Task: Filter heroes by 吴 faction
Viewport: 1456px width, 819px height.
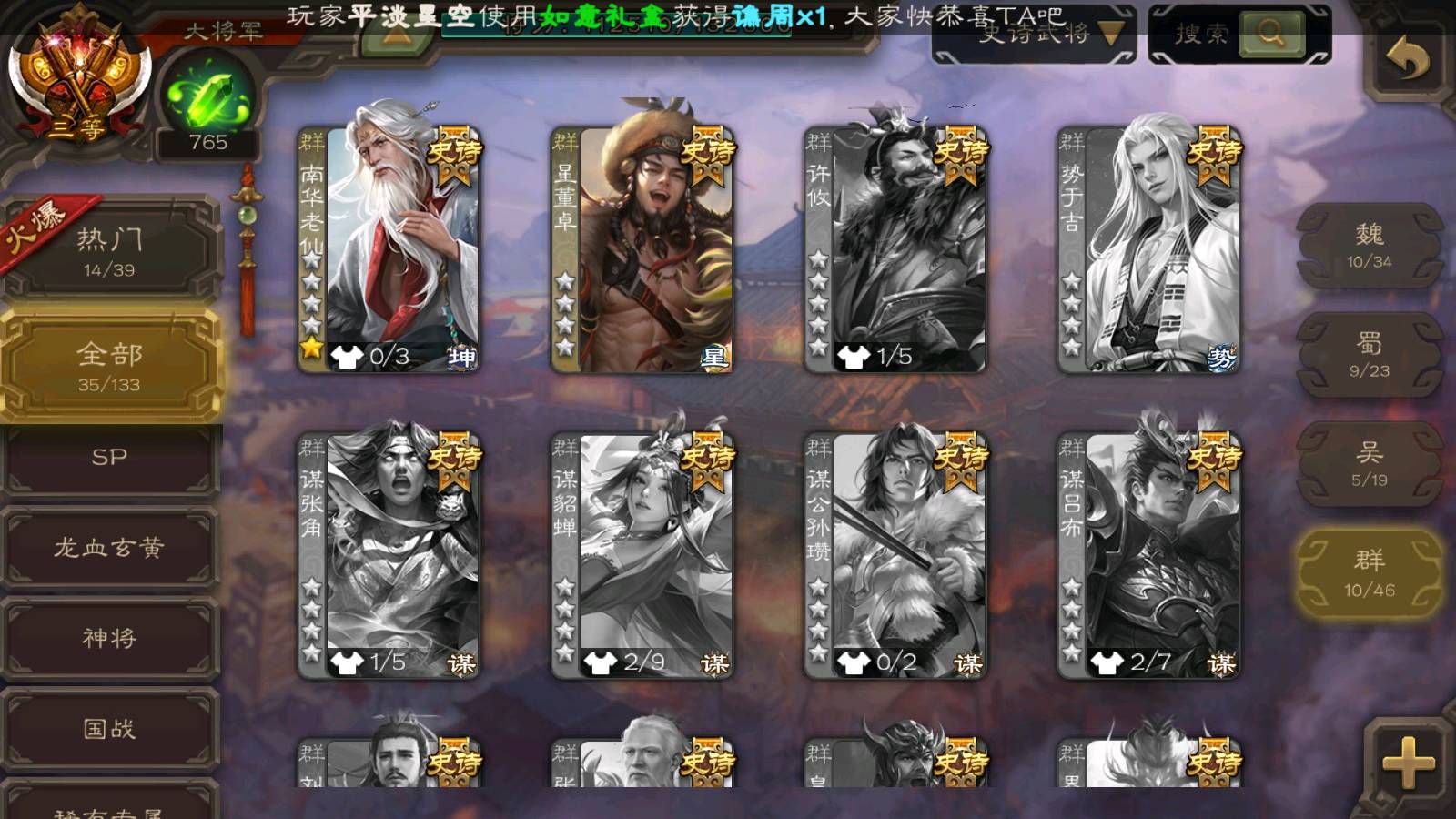Action: 1369,464
